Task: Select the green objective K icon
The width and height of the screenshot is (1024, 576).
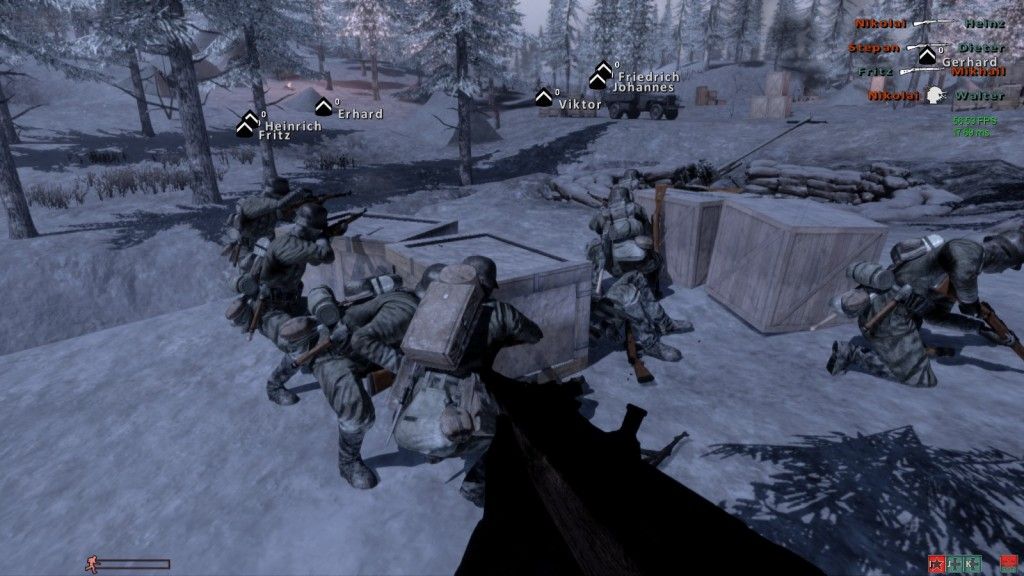Action: 970,564
